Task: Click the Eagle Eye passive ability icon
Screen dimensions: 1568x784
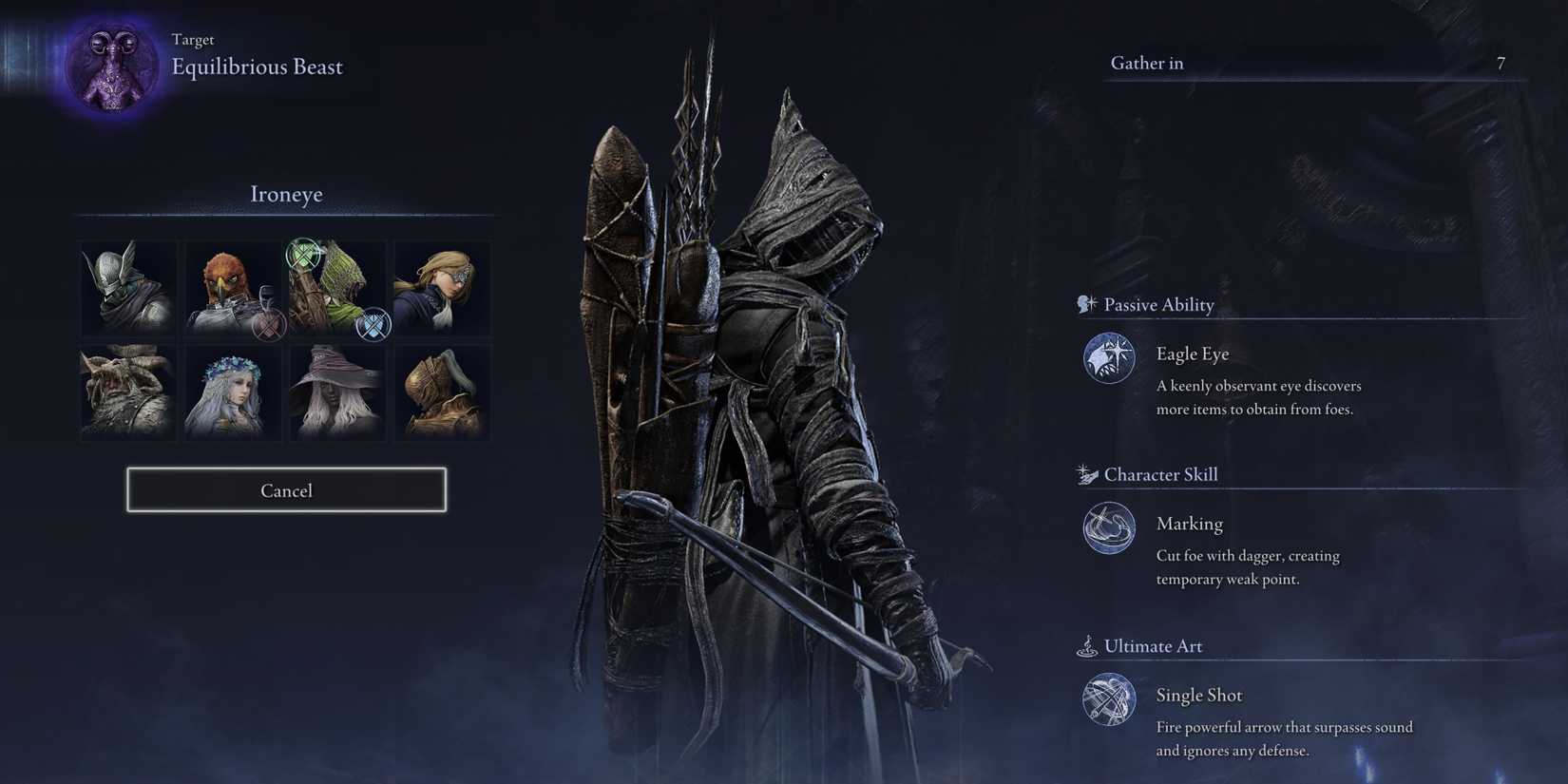Action: (1109, 358)
